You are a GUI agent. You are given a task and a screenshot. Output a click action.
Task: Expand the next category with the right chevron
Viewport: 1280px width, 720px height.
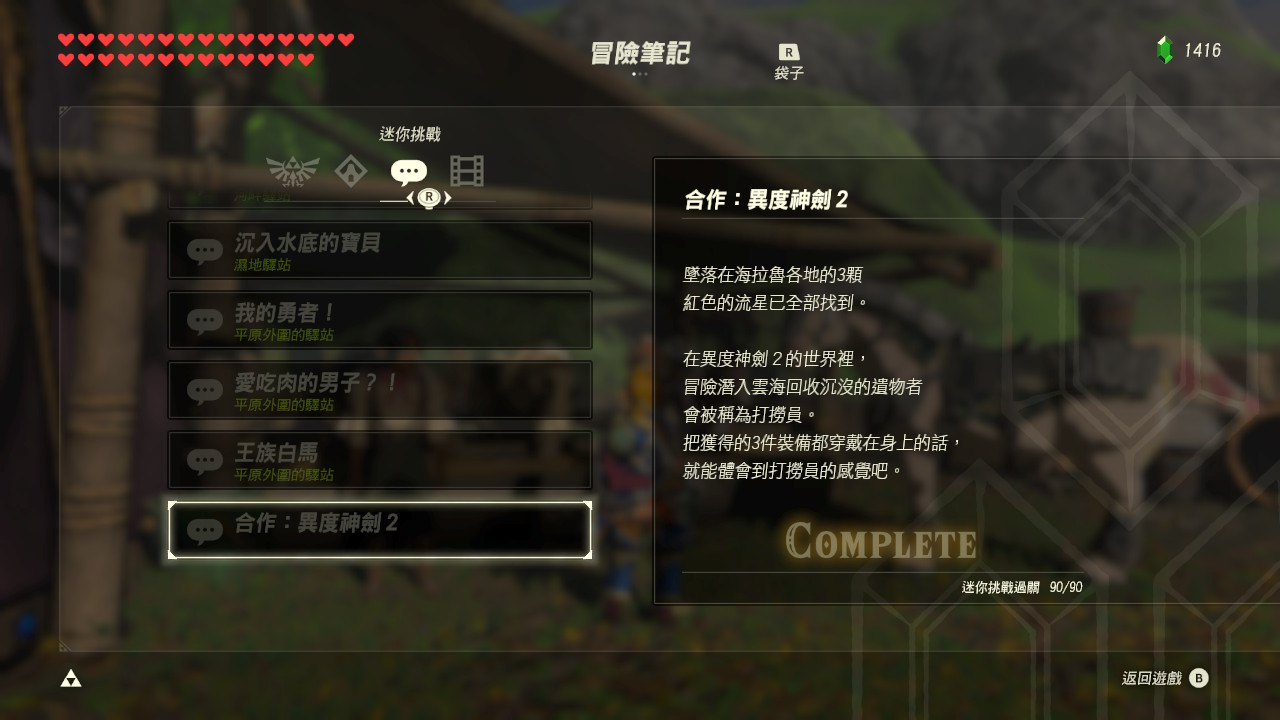pyautogui.click(x=448, y=197)
